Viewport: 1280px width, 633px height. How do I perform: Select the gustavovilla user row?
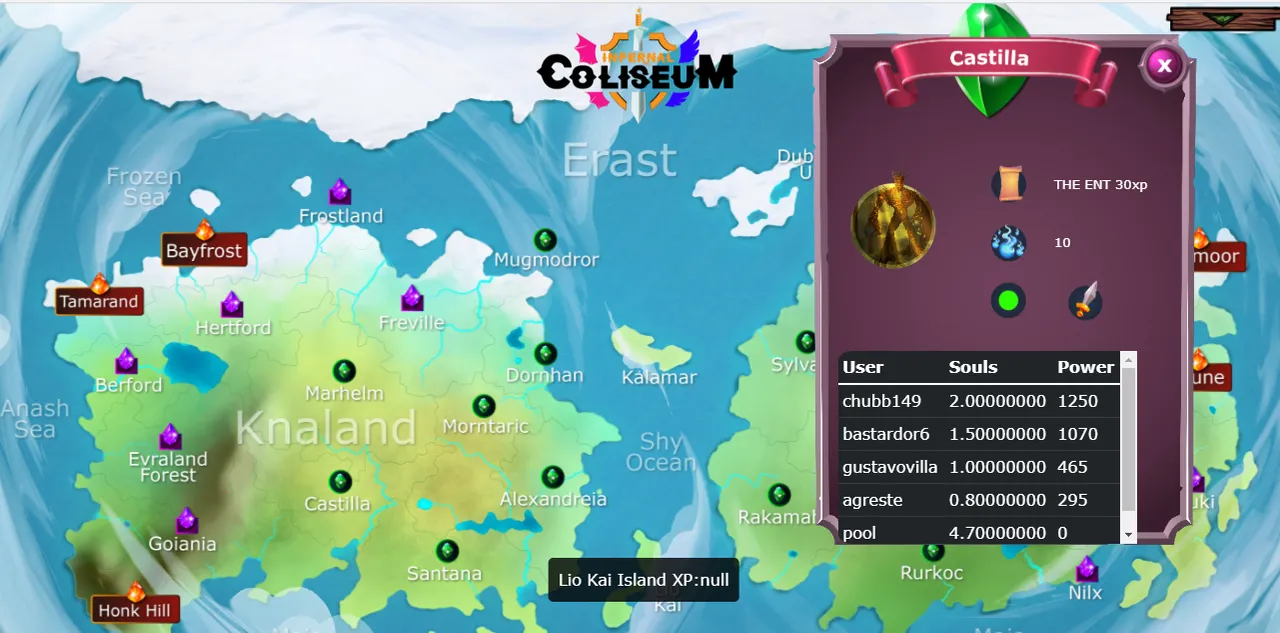[x=978, y=467]
